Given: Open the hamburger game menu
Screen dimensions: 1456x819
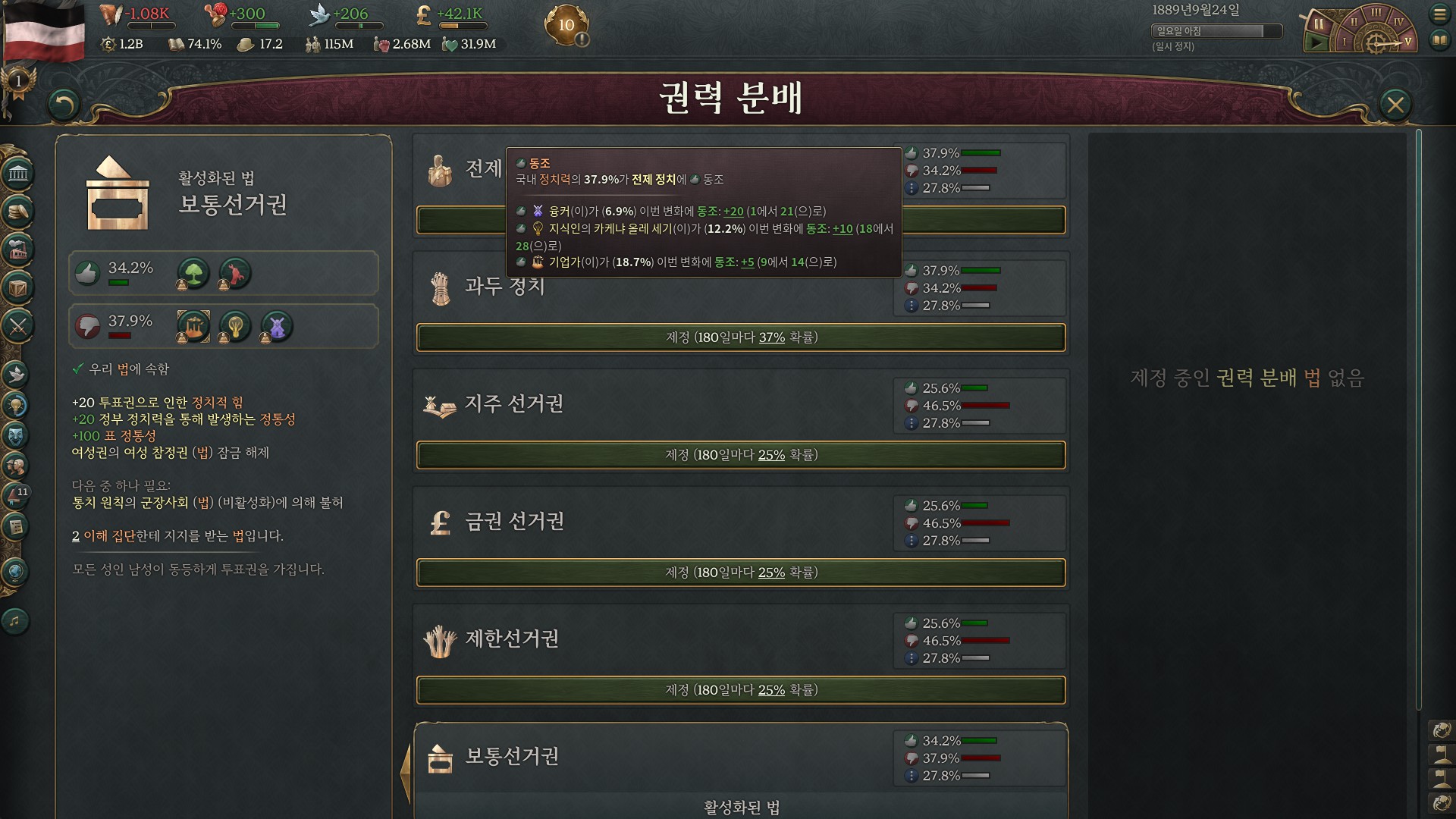Looking at the screenshot, I should coord(1439,14).
